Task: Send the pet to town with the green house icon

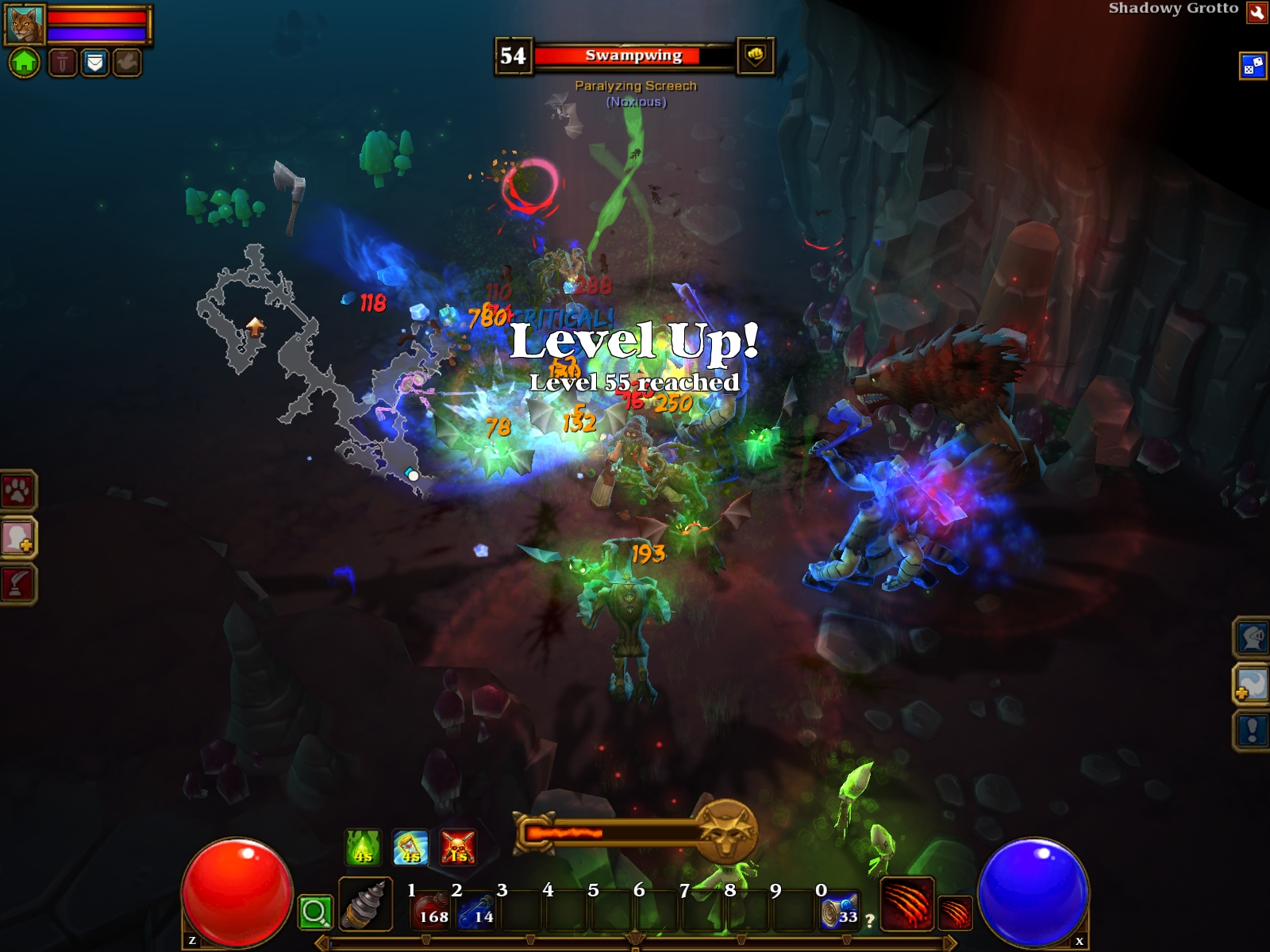Action: (x=24, y=62)
